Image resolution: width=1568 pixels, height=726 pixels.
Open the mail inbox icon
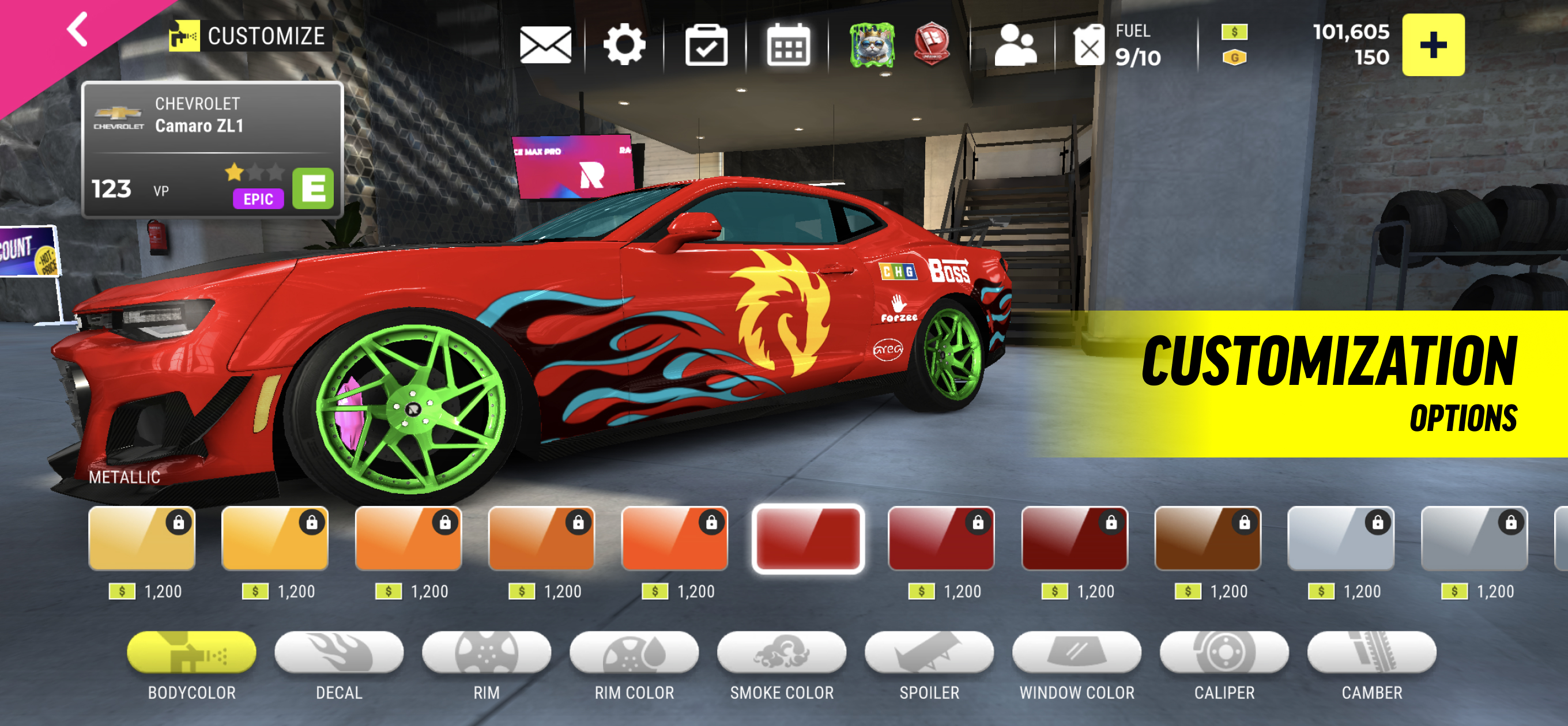(x=546, y=45)
